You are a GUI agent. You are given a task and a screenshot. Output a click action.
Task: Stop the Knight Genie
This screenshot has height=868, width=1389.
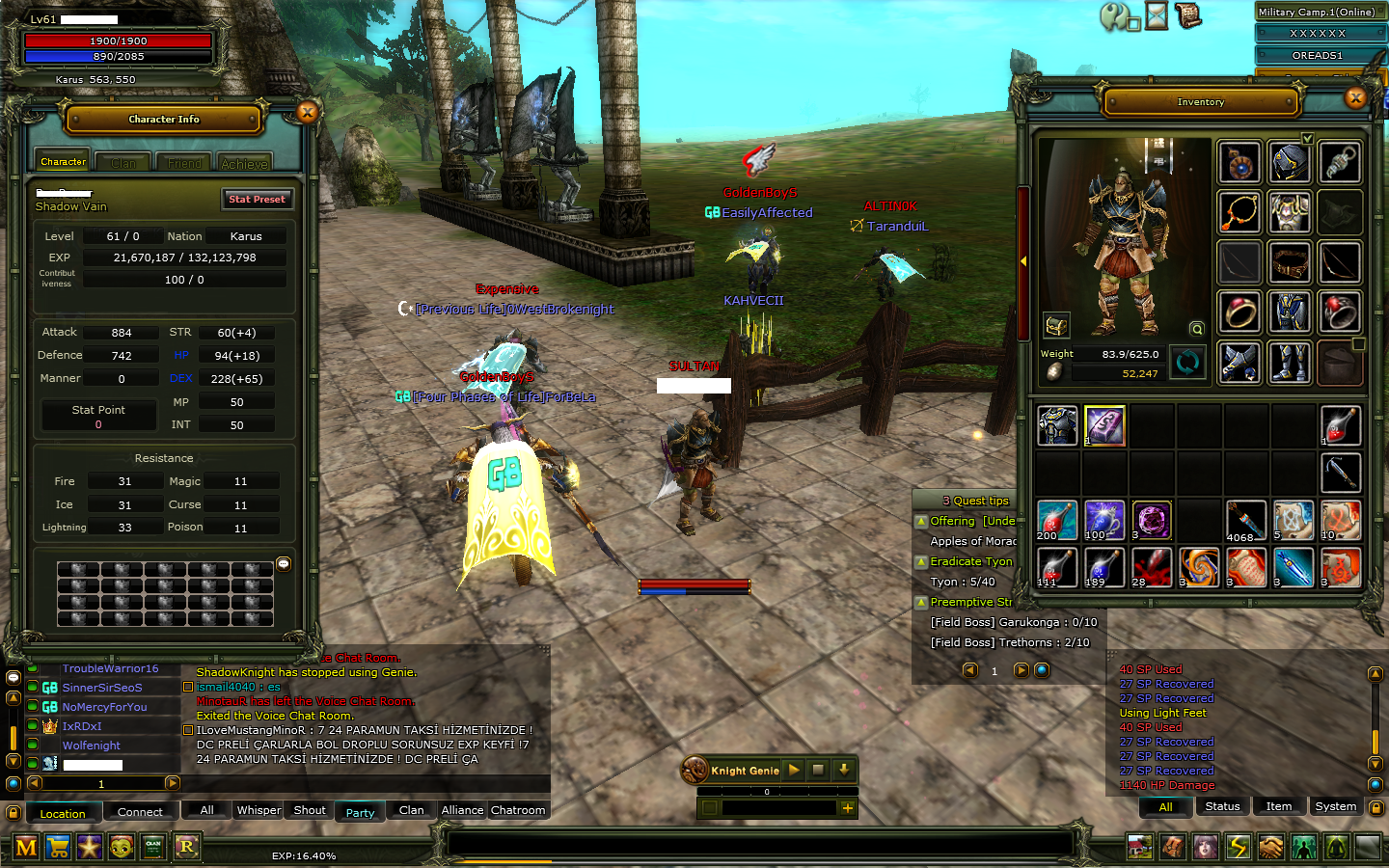pyautogui.click(x=818, y=770)
